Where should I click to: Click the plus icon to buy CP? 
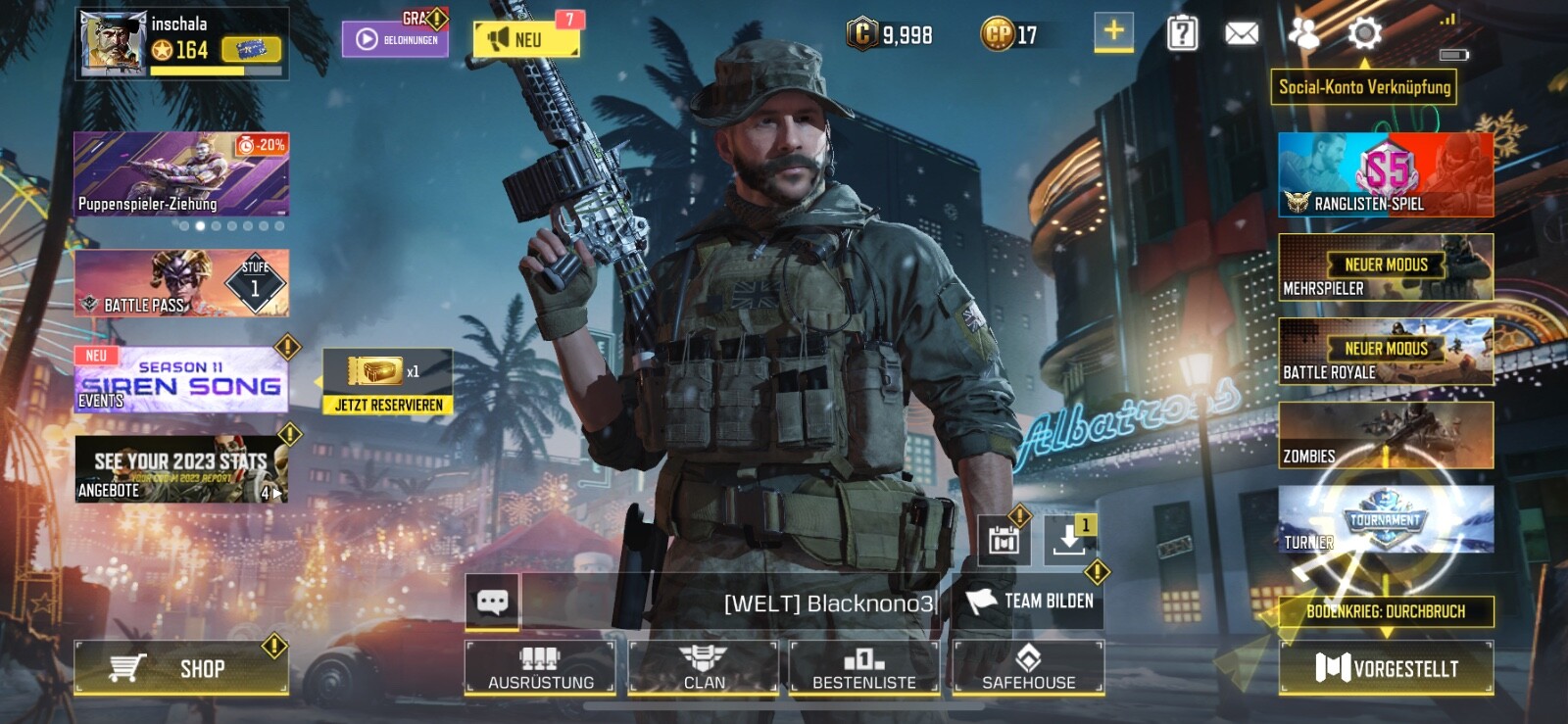tap(1111, 32)
